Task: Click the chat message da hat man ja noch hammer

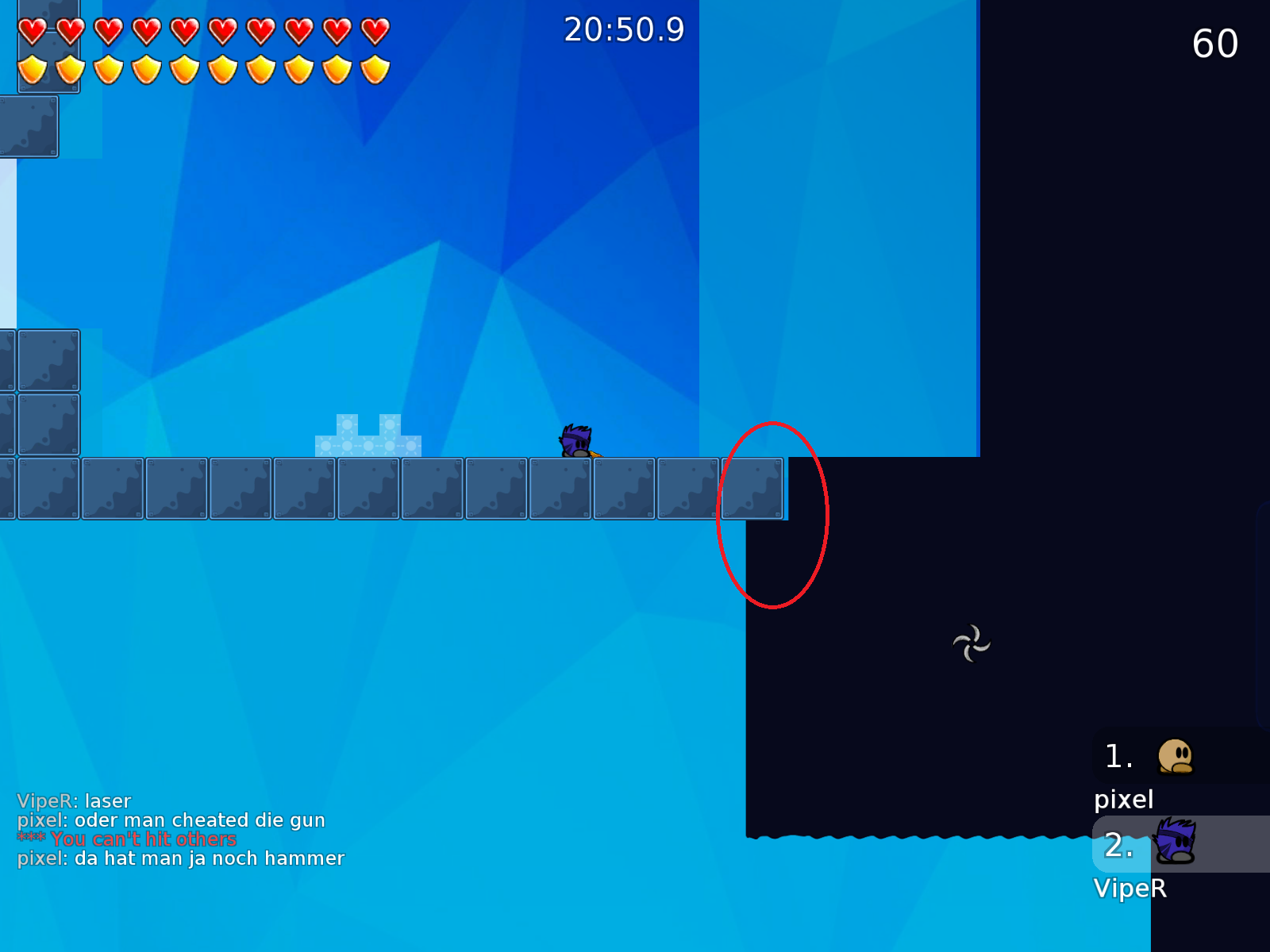Action: click(180, 858)
